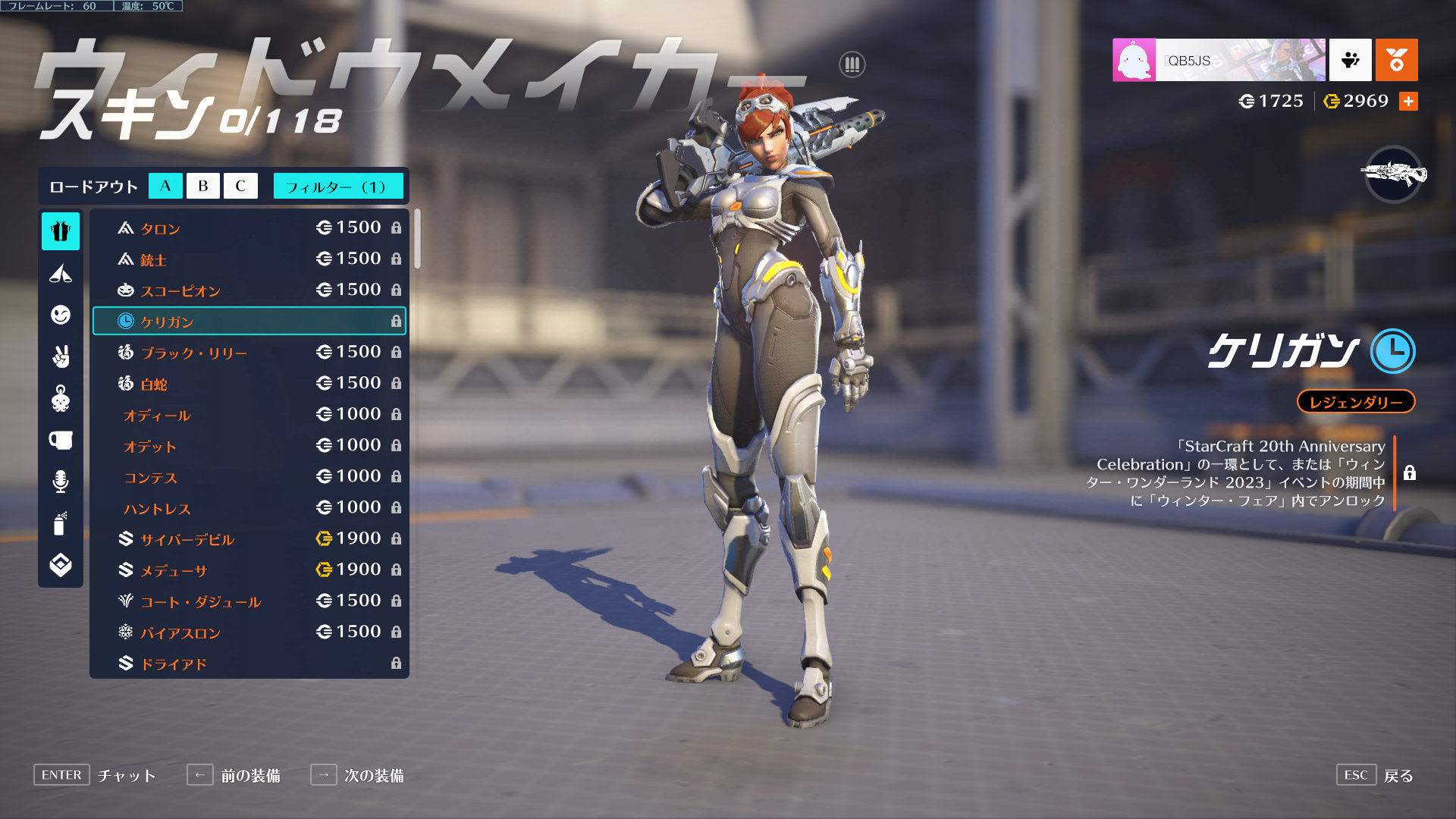Select the 白蛇 skin entry
Image resolution: width=1456 pixels, height=819 pixels.
pyautogui.click(x=249, y=383)
